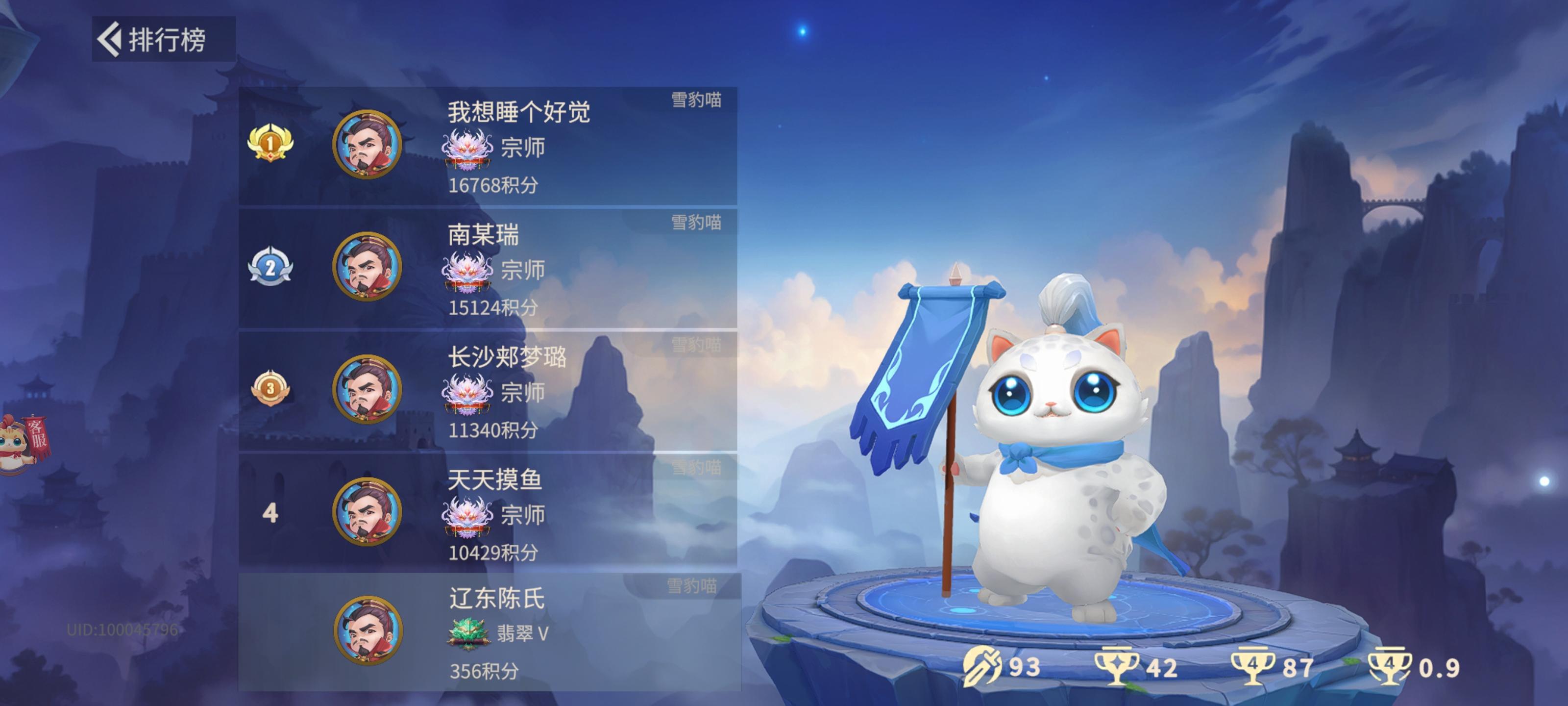The width and height of the screenshot is (1568, 706).
Task: Tap the back arrow to exit 排行榜
Action: click(x=110, y=38)
